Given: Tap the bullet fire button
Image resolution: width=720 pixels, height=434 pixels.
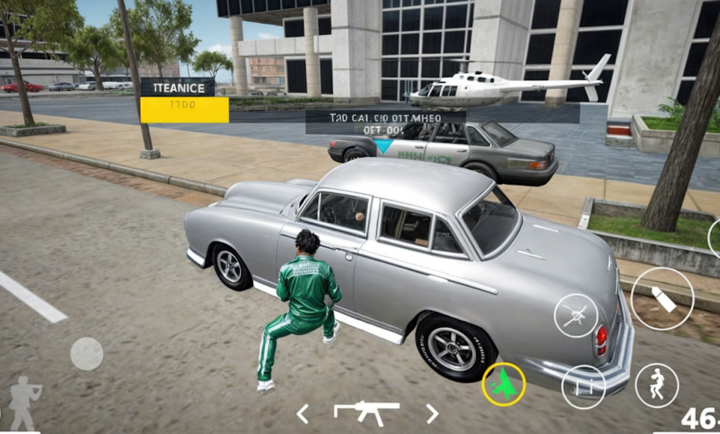Looking at the screenshot, I should point(662,299).
